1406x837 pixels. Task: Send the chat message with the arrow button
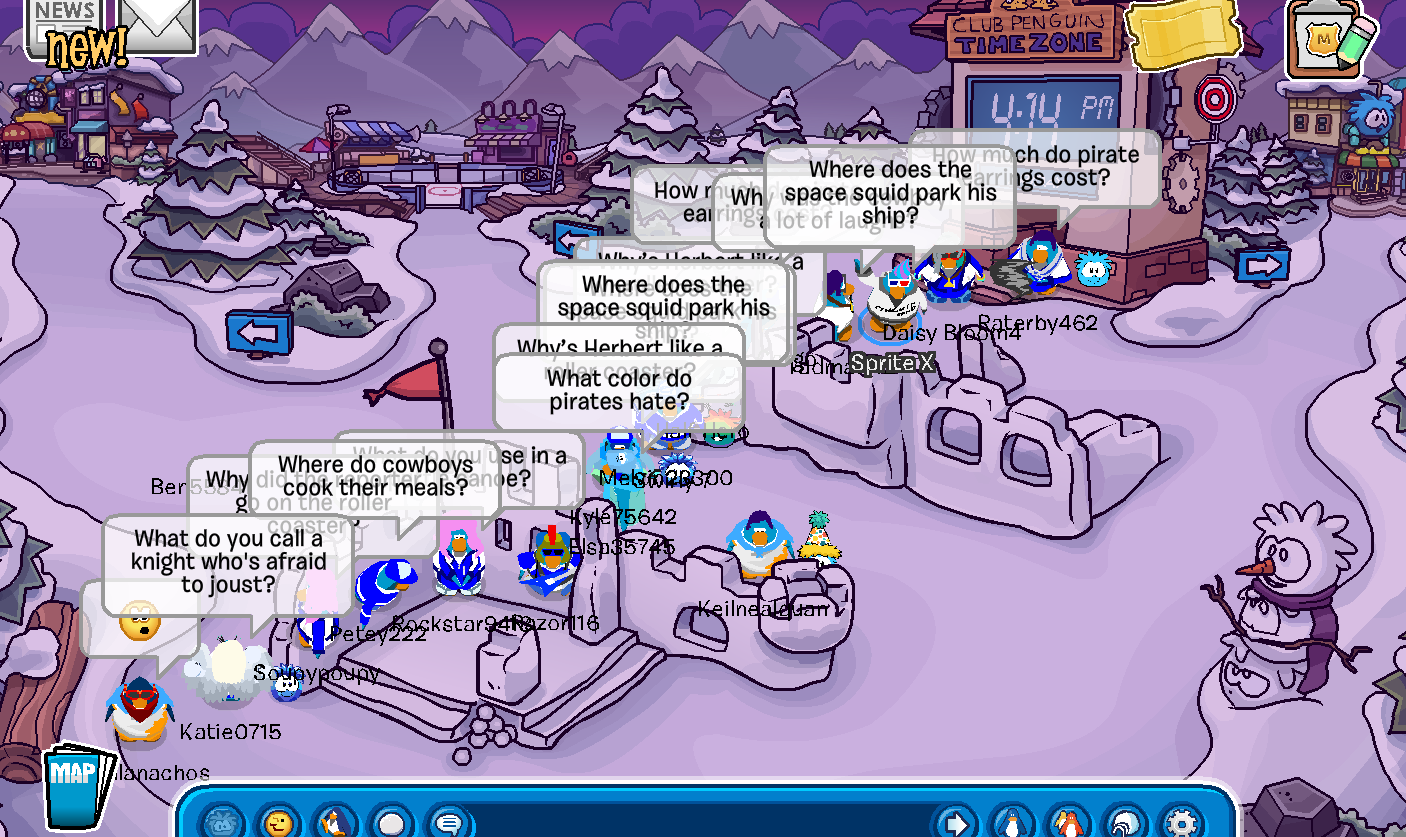click(x=956, y=823)
